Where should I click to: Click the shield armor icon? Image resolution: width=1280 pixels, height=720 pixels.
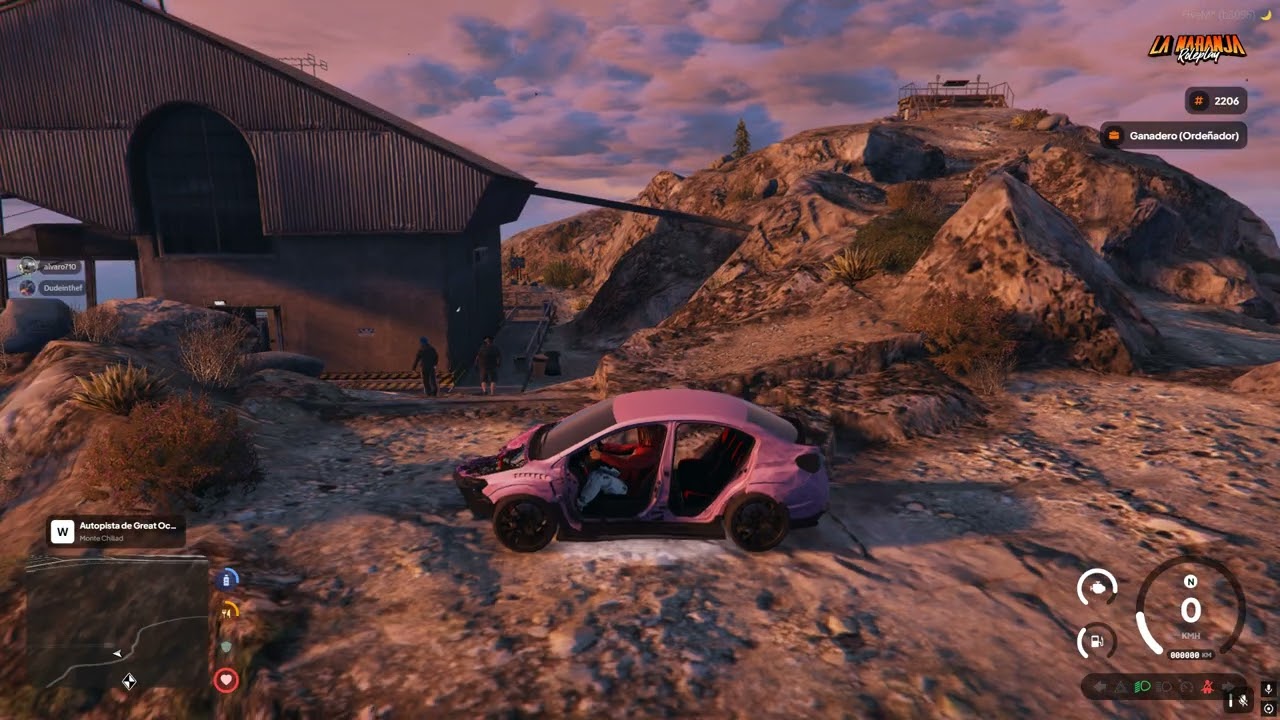pyautogui.click(x=227, y=646)
